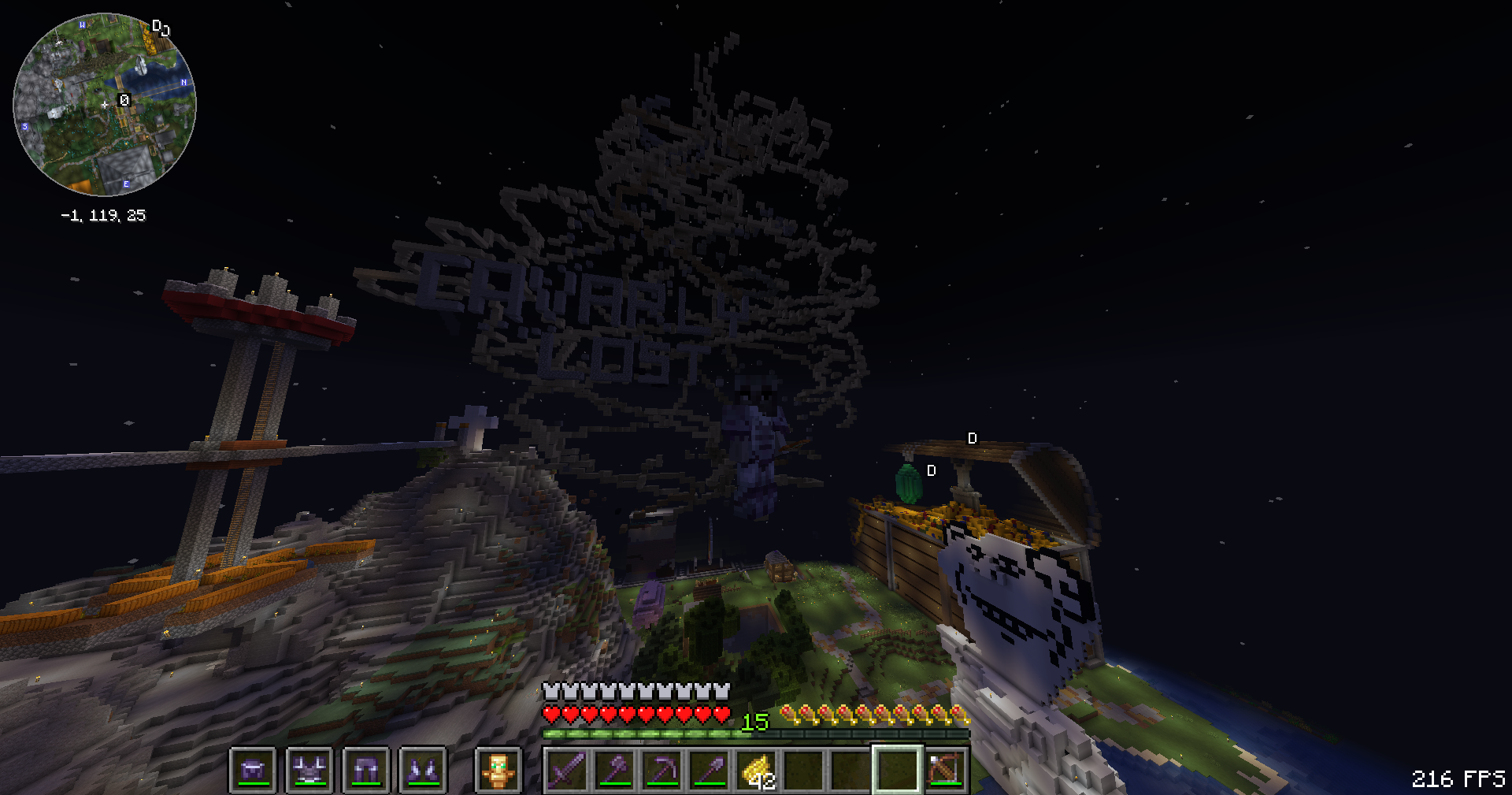Select the crossbow hotbar slot
This screenshot has width=1512, height=795.
pos(945,770)
